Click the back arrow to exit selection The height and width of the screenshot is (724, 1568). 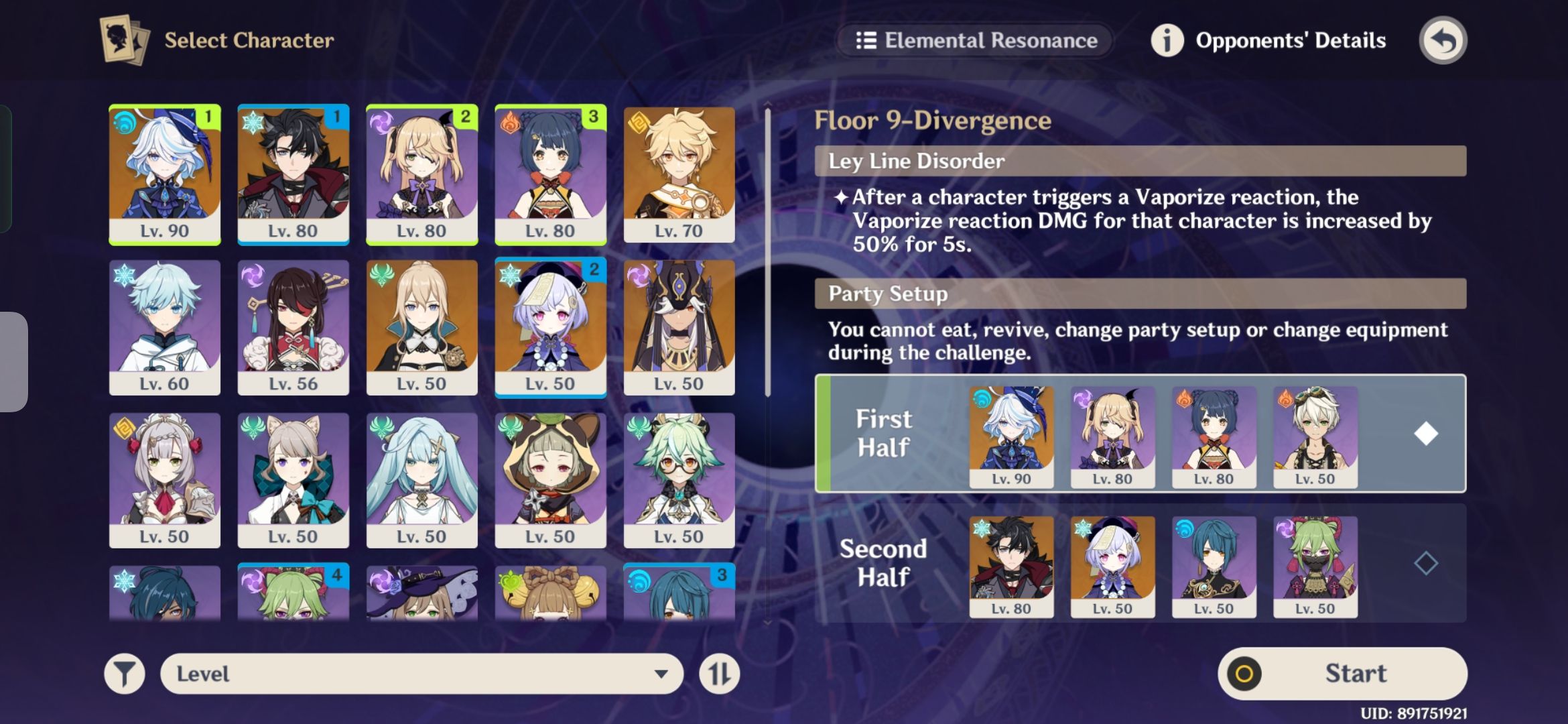[x=1443, y=40]
